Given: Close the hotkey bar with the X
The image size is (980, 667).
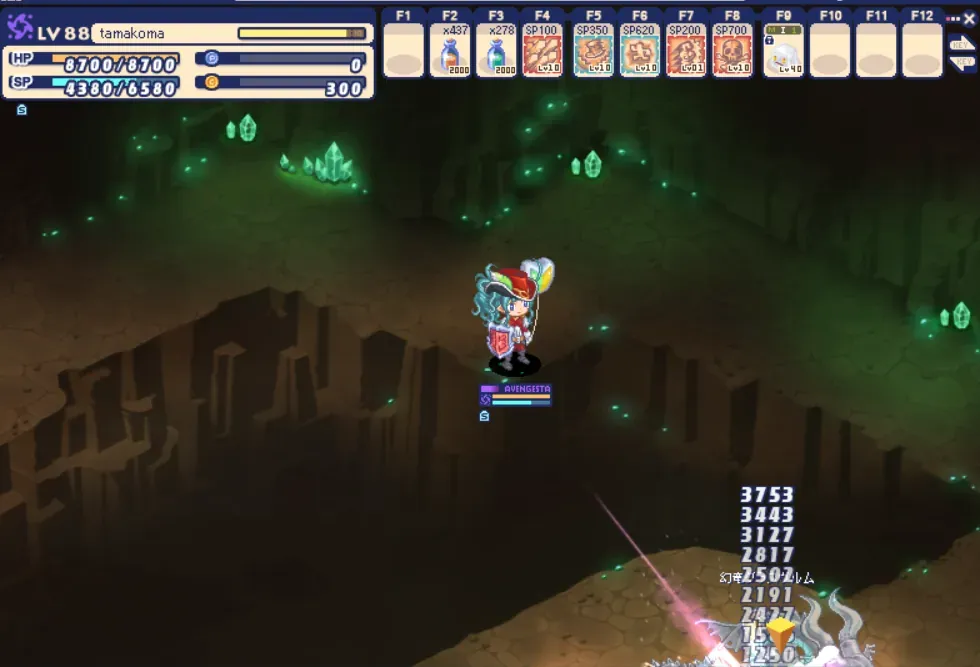Looking at the screenshot, I should point(968,17).
